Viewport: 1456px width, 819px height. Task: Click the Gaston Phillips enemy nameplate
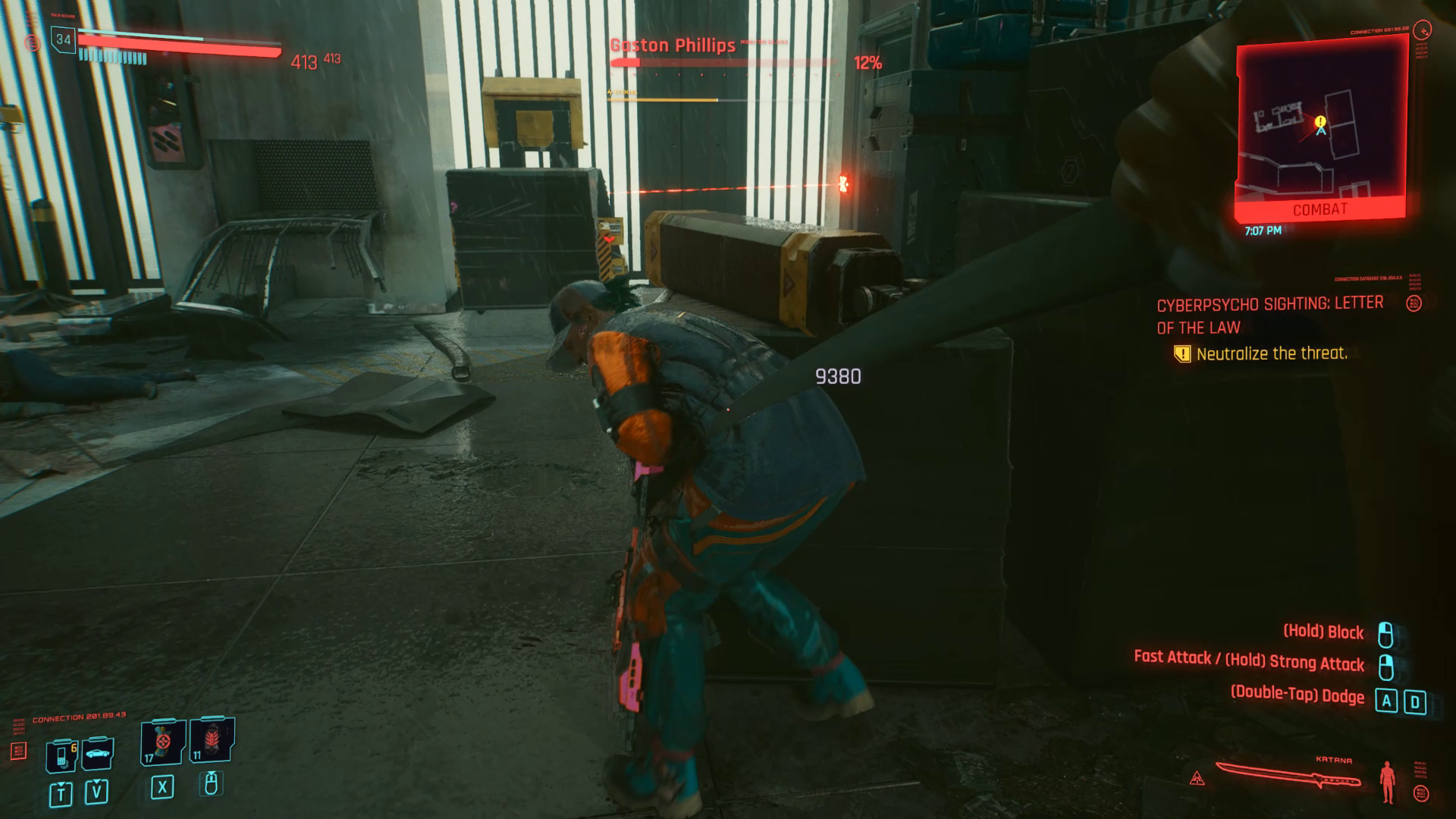pos(672,45)
